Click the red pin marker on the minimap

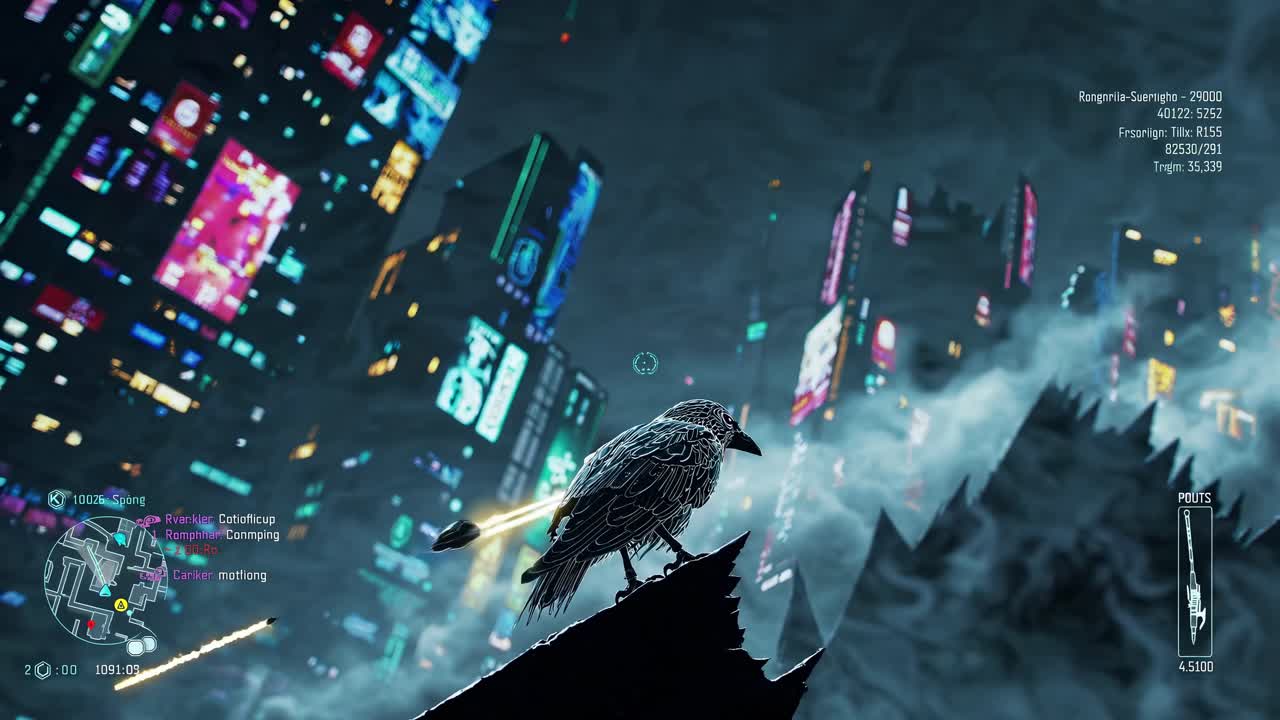click(x=91, y=623)
